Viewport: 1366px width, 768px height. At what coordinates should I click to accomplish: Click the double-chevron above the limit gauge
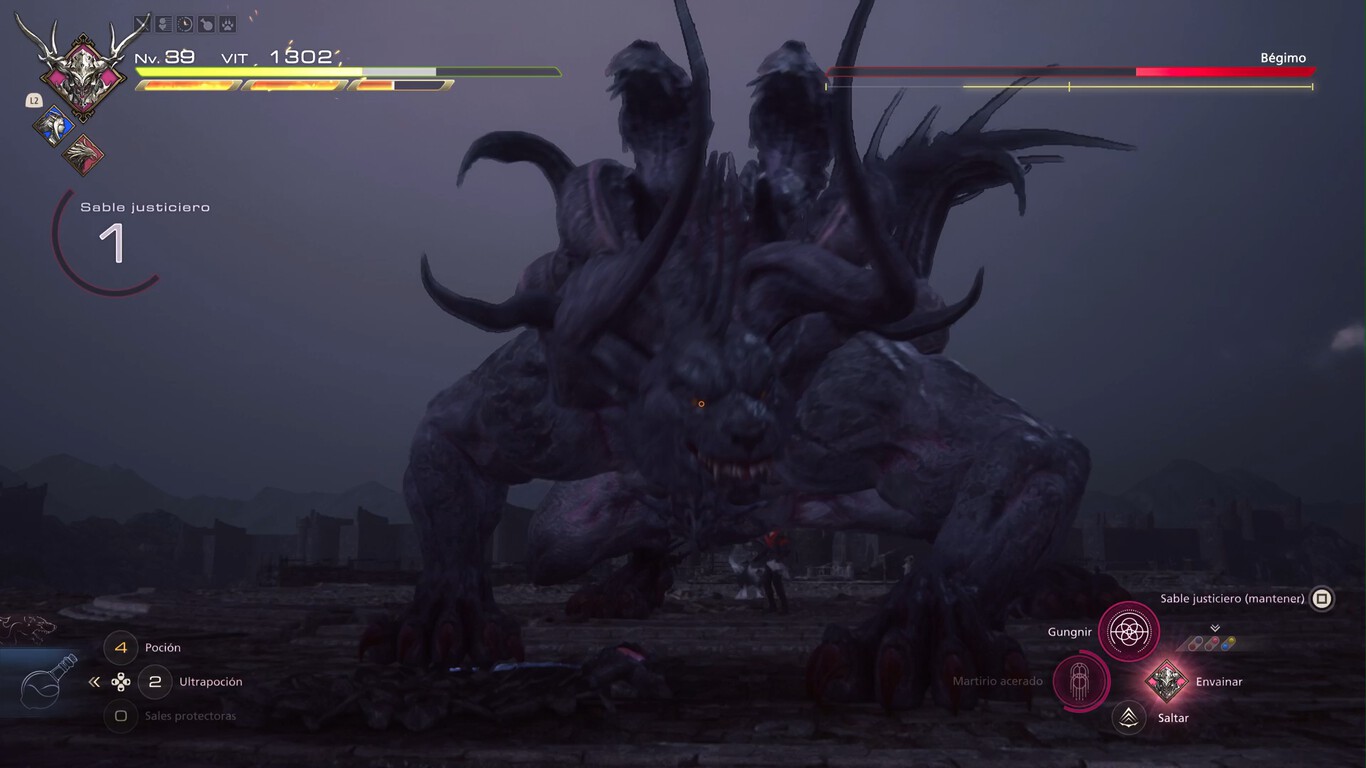pyautogui.click(x=1214, y=628)
